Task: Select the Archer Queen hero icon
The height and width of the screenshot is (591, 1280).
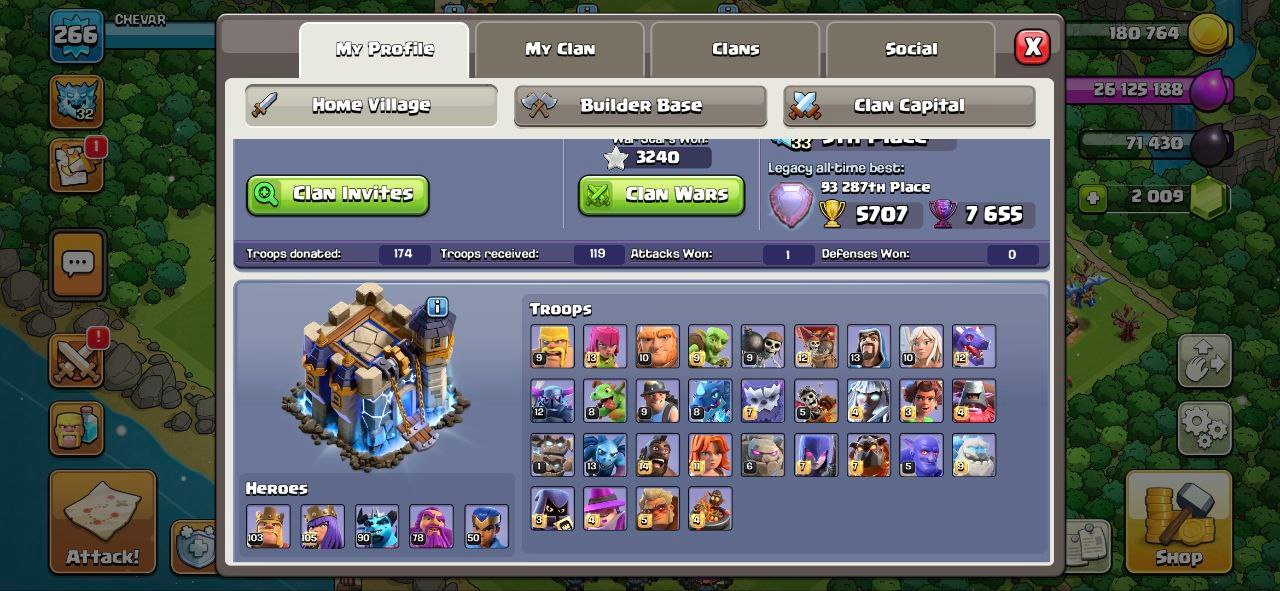Action: [322, 526]
